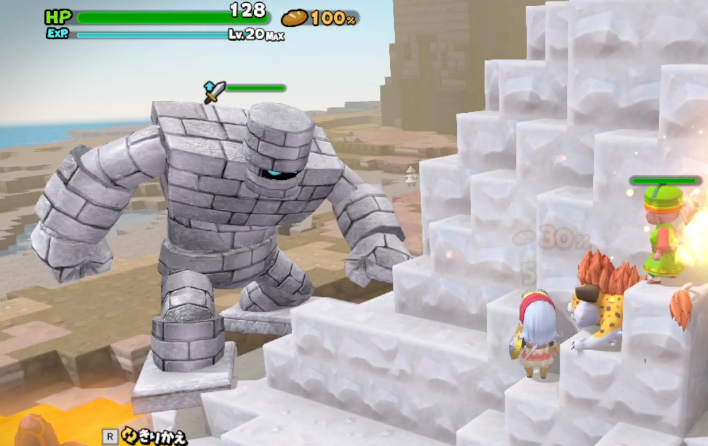The width and height of the screenshot is (708, 446).
Task: Select the sword marker above the golem
Action: 214,92
